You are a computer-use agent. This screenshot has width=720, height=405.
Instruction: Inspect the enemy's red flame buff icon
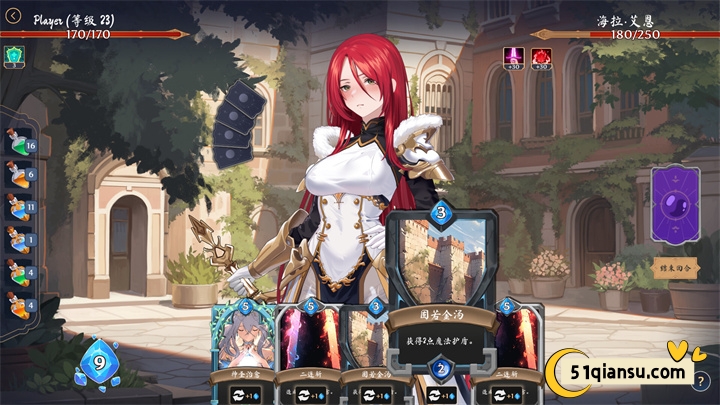click(541, 57)
